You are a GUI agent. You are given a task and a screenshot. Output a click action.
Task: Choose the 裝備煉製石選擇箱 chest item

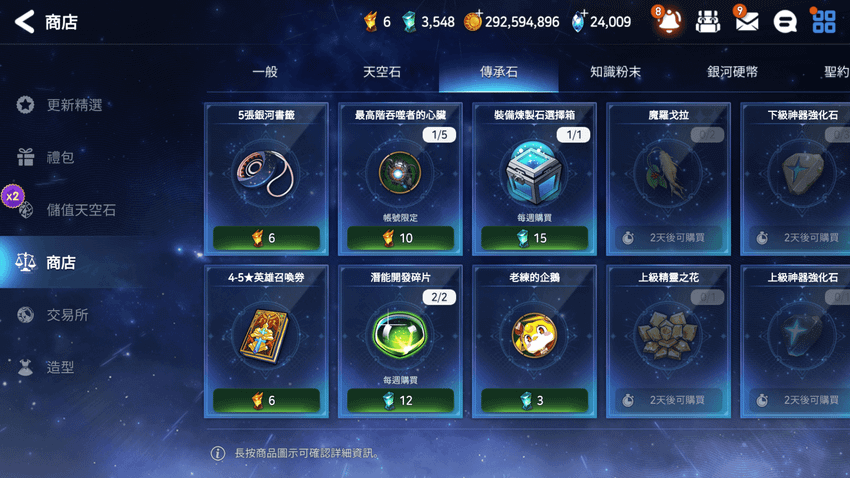pos(534,175)
